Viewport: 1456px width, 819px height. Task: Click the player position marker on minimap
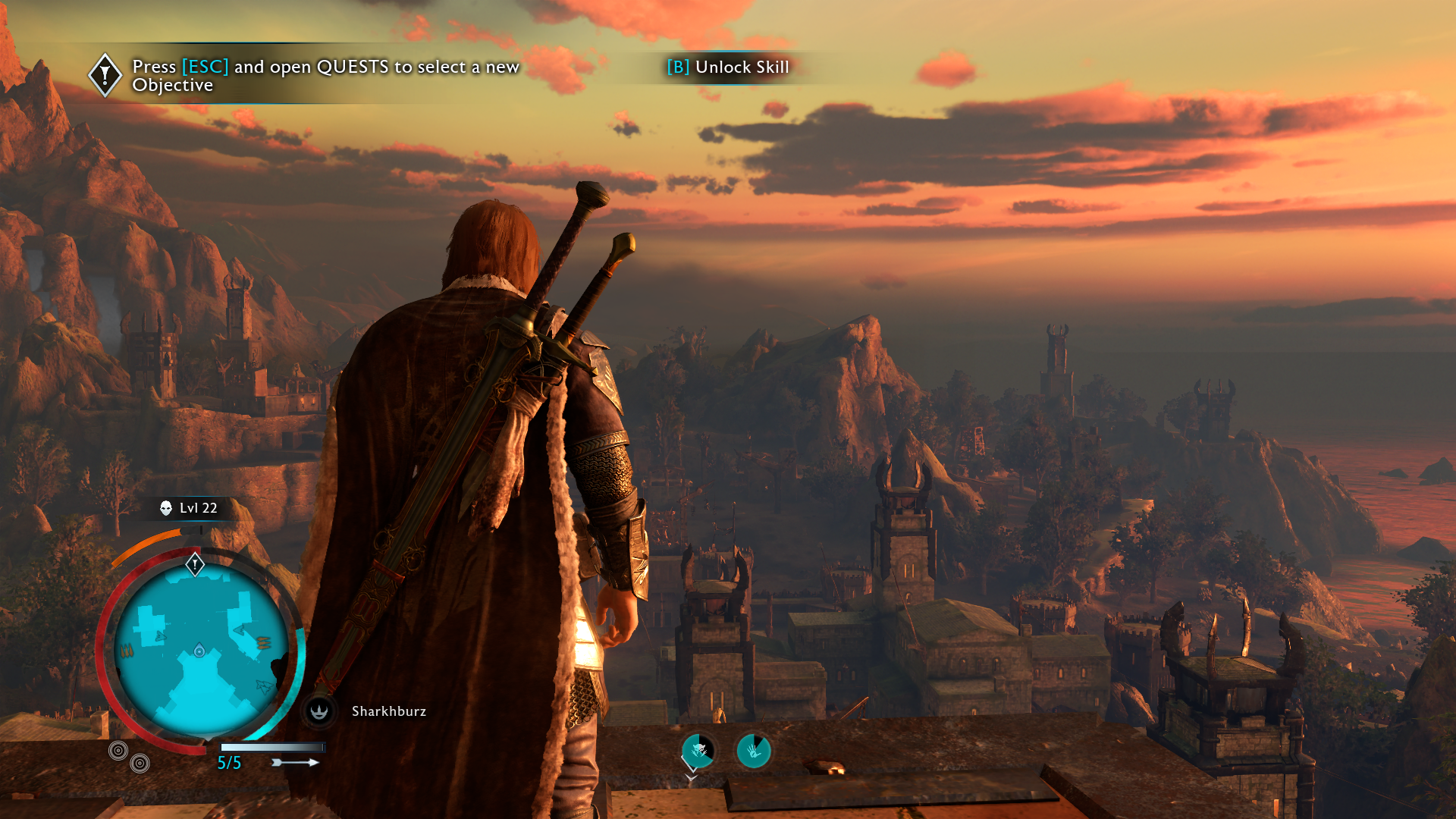199,651
